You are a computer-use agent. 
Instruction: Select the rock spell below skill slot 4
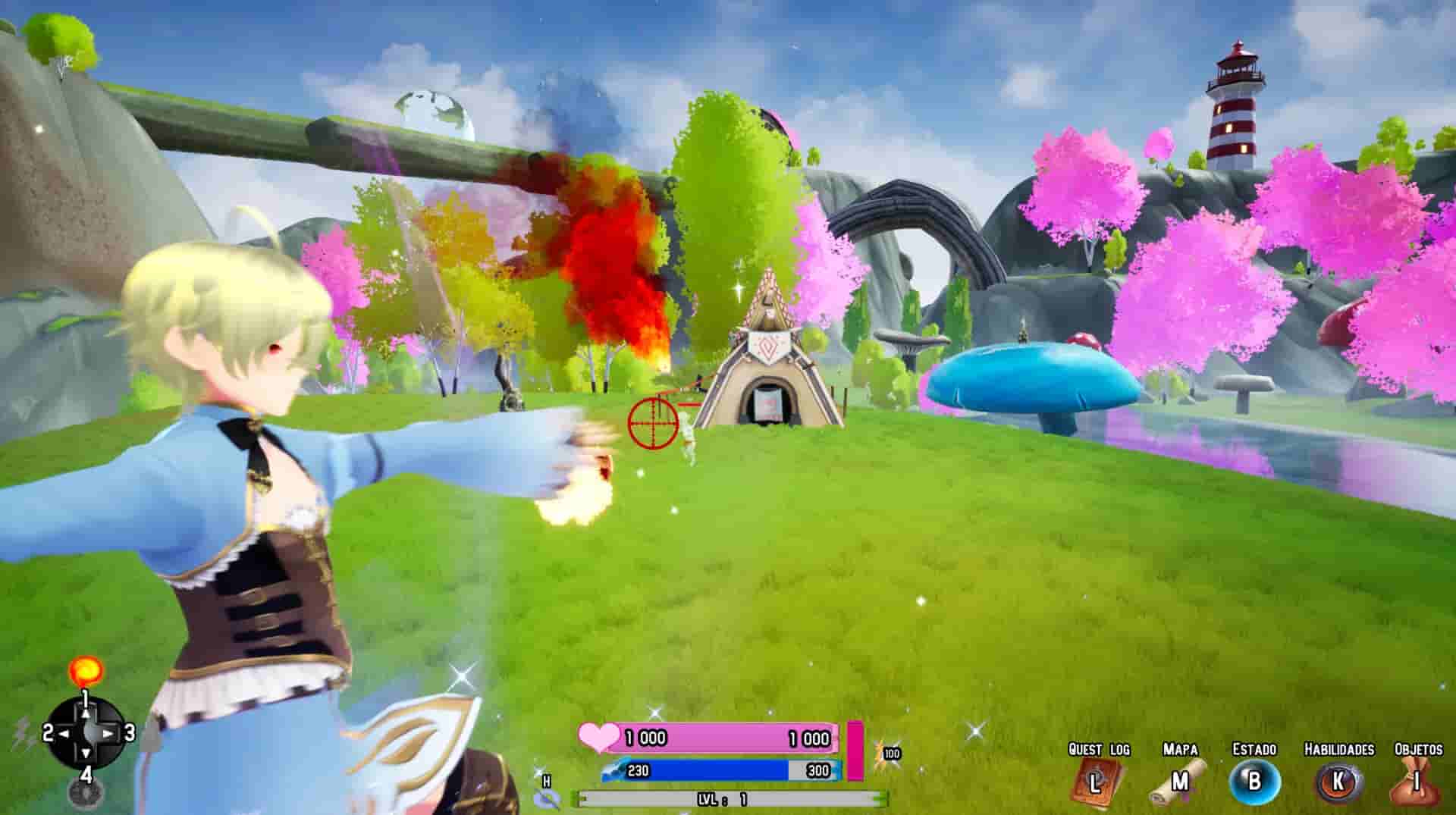pos(86,791)
